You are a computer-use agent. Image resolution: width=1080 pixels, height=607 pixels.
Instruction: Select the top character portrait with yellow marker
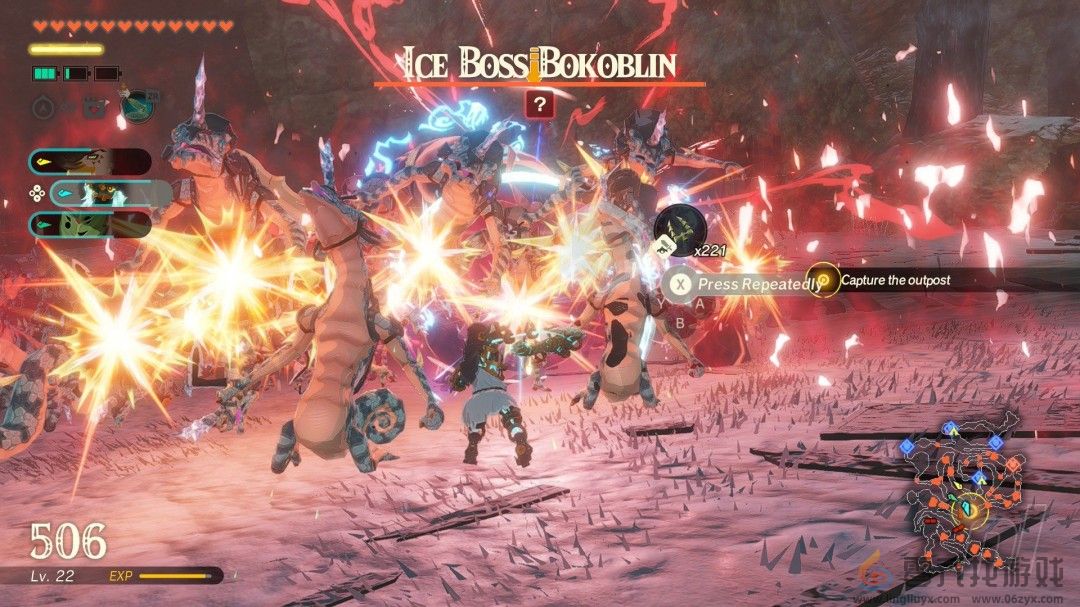tap(90, 162)
